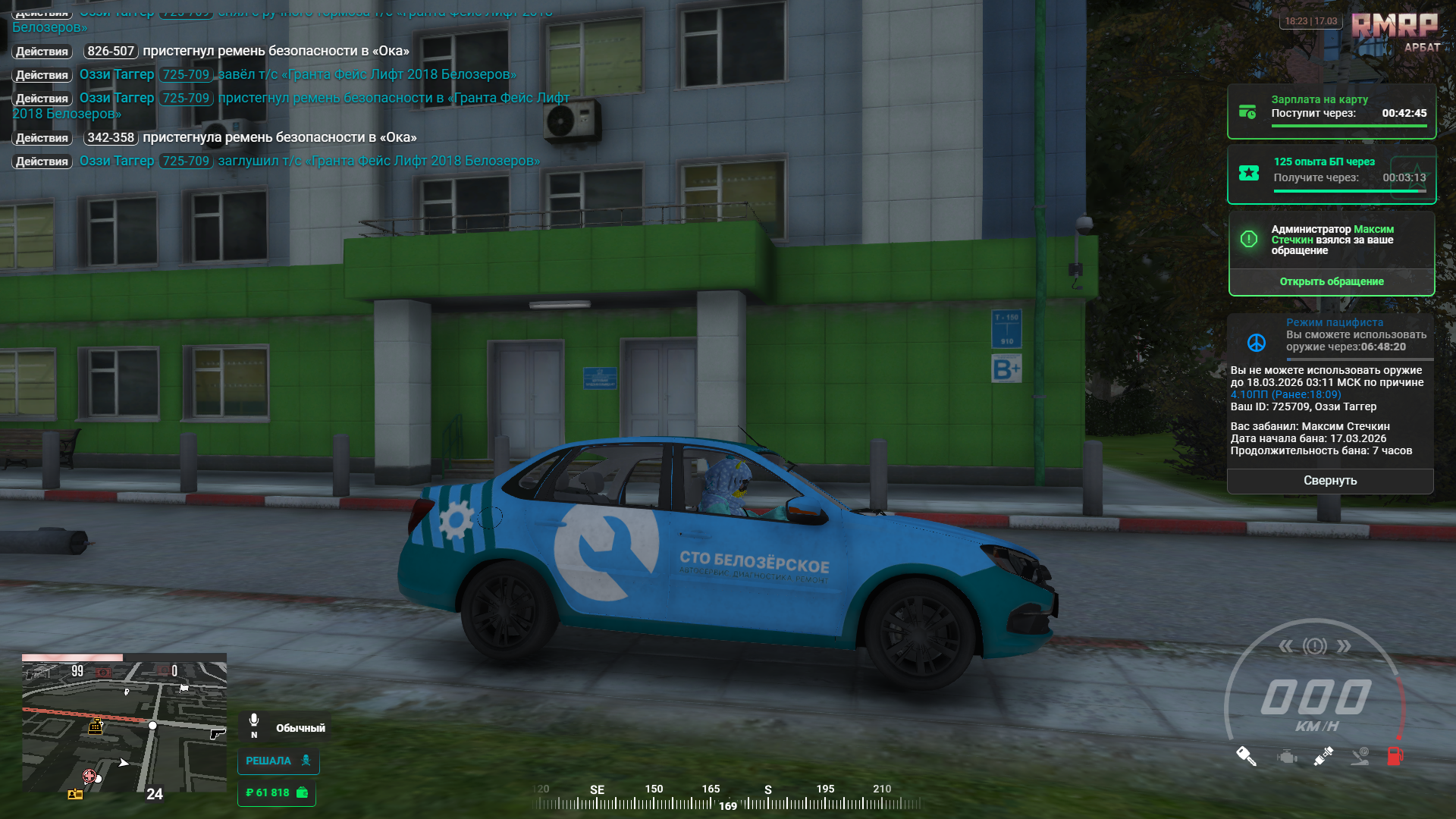
Task: Collapse the ban notice with Свернуть
Action: 1329,481
